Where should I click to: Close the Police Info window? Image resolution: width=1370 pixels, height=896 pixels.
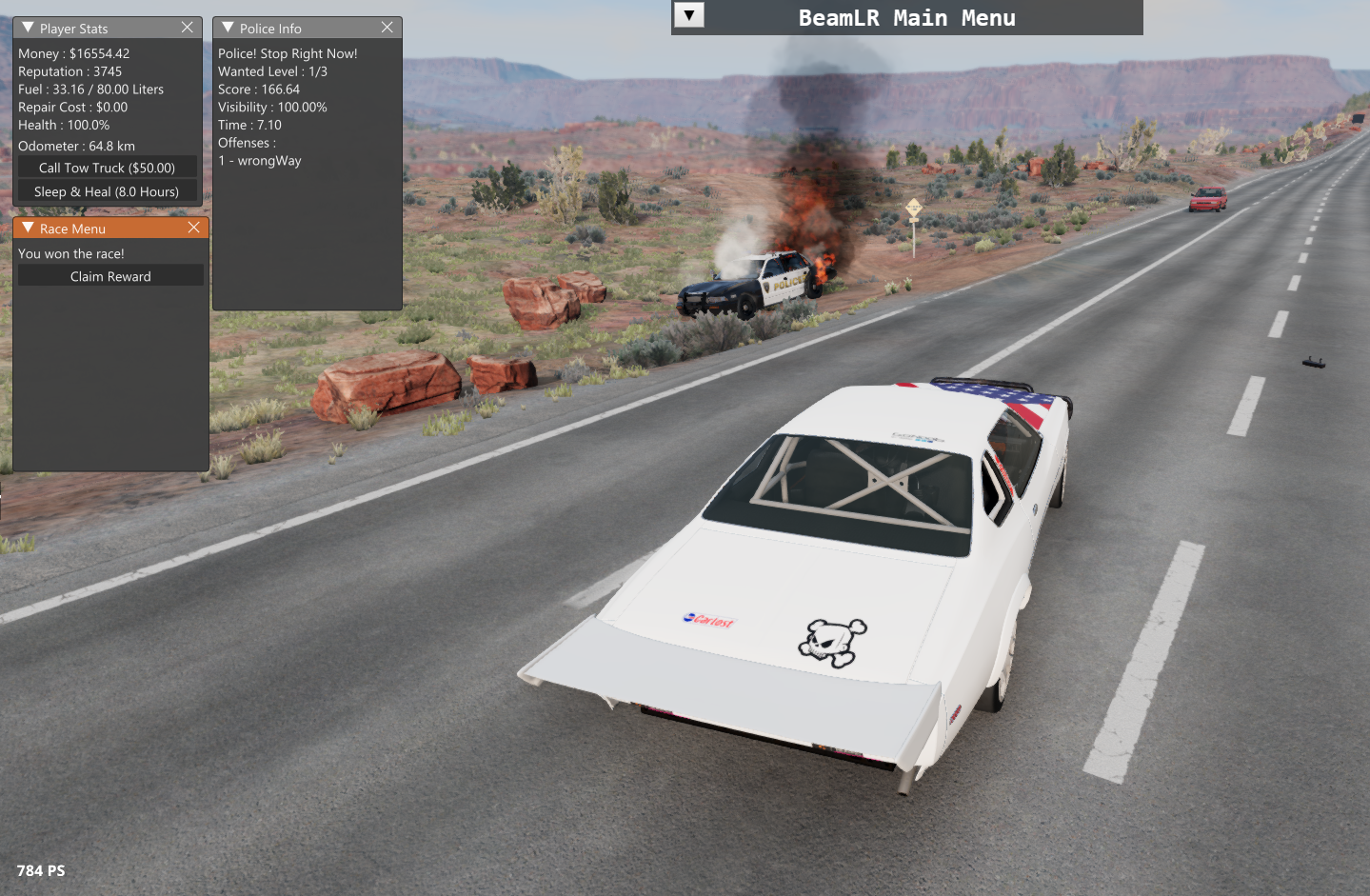pyautogui.click(x=387, y=28)
